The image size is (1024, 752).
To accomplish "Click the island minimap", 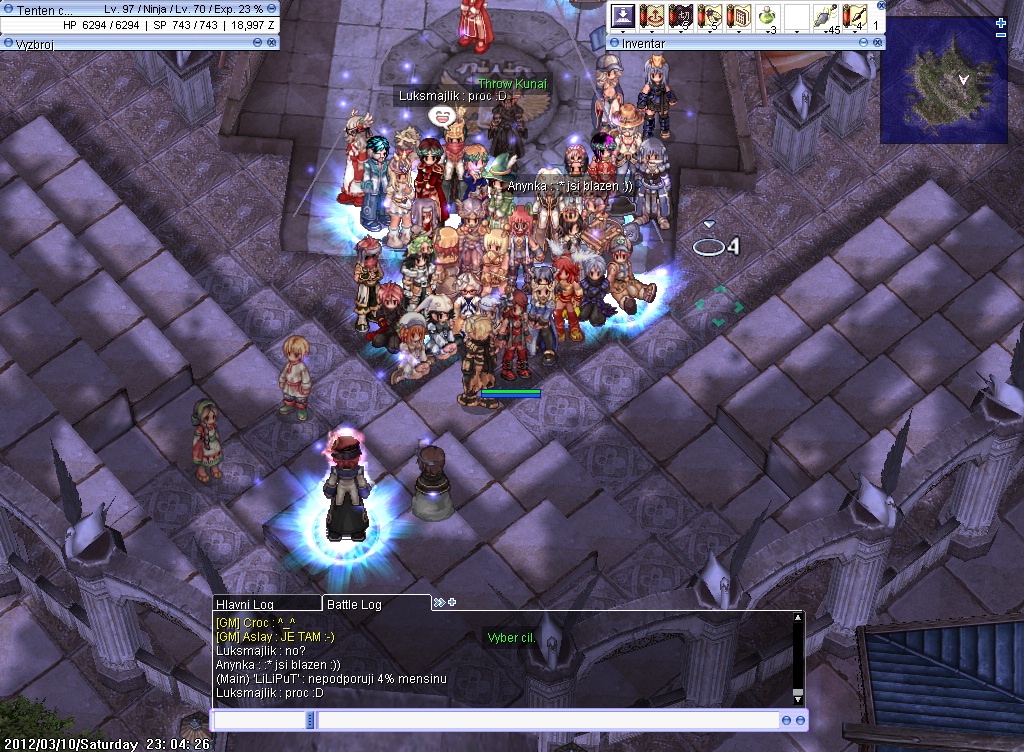I will click(944, 80).
